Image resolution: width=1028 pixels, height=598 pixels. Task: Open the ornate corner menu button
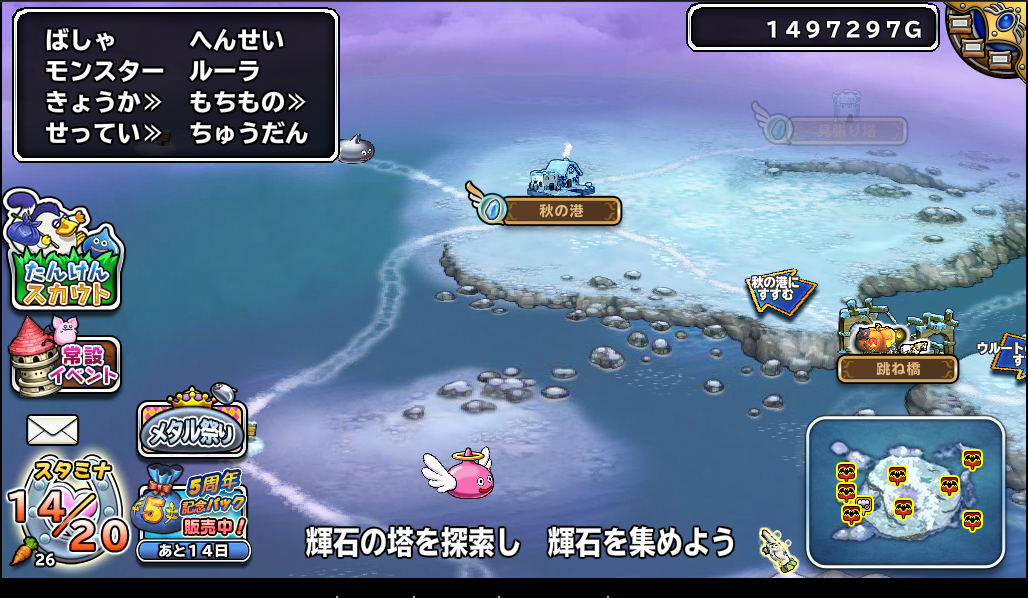[986, 40]
